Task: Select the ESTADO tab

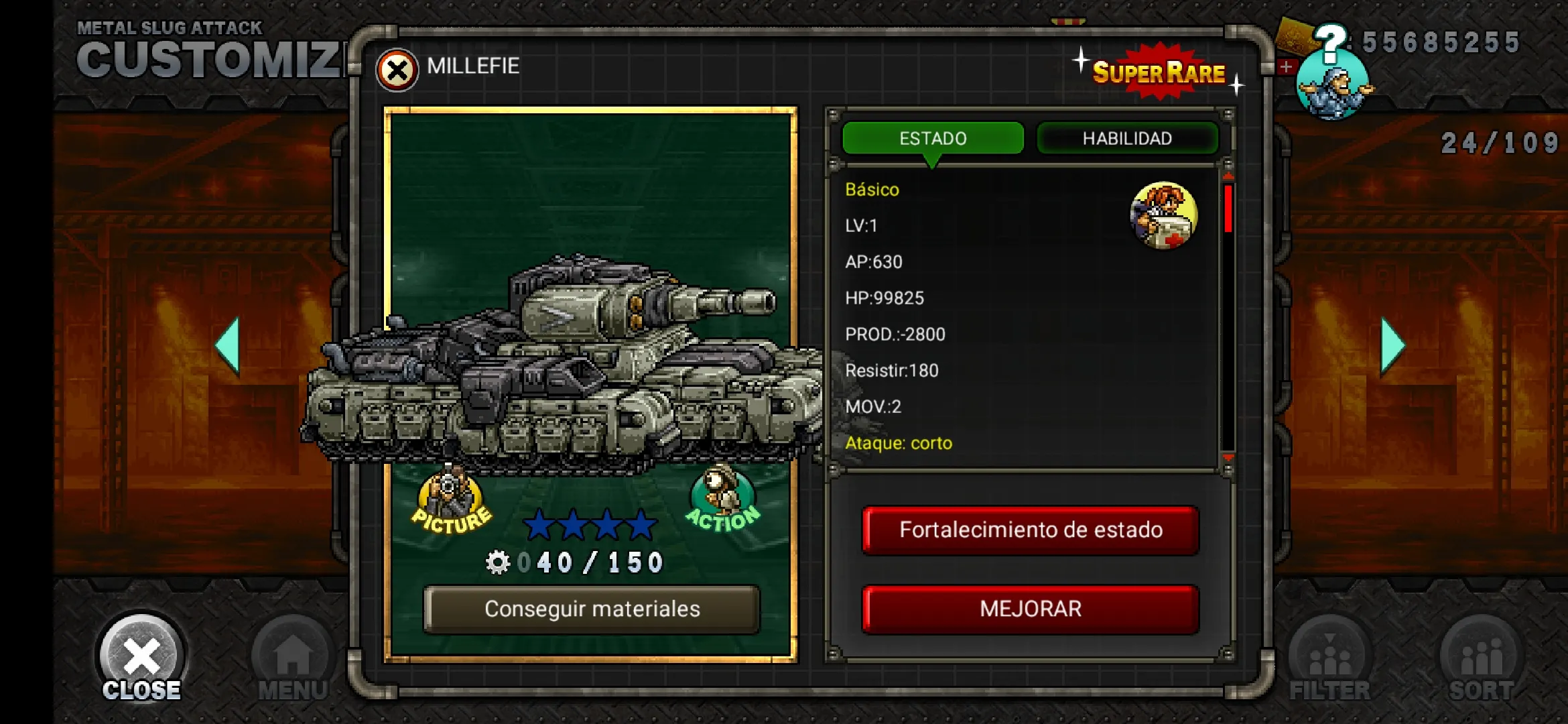Action: click(933, 138)
